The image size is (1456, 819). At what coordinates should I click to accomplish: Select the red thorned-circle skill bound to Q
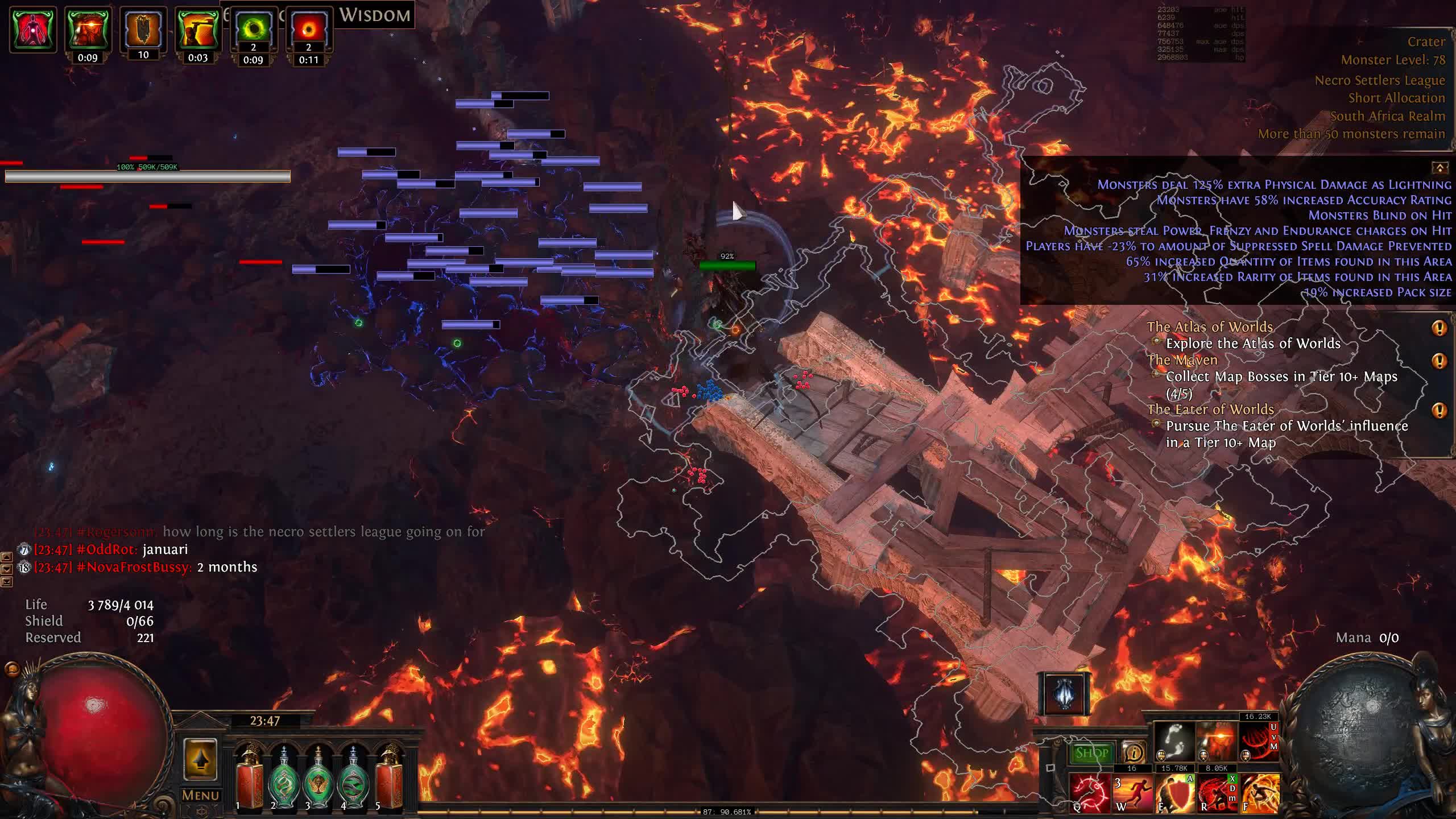coord(1089,792)
